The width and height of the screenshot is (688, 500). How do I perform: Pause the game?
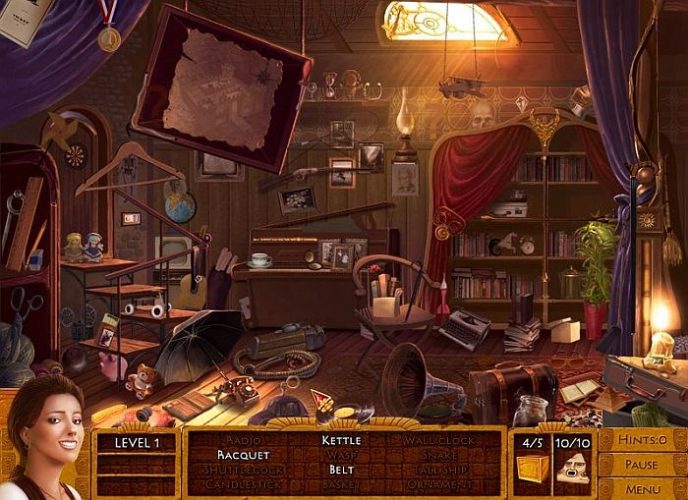[642, 465]
